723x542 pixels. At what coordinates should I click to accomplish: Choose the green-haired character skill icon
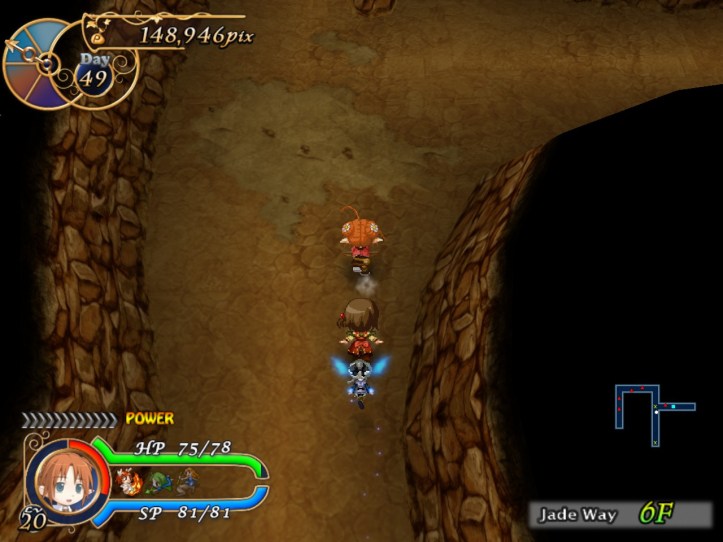click(x=158, y=484)
